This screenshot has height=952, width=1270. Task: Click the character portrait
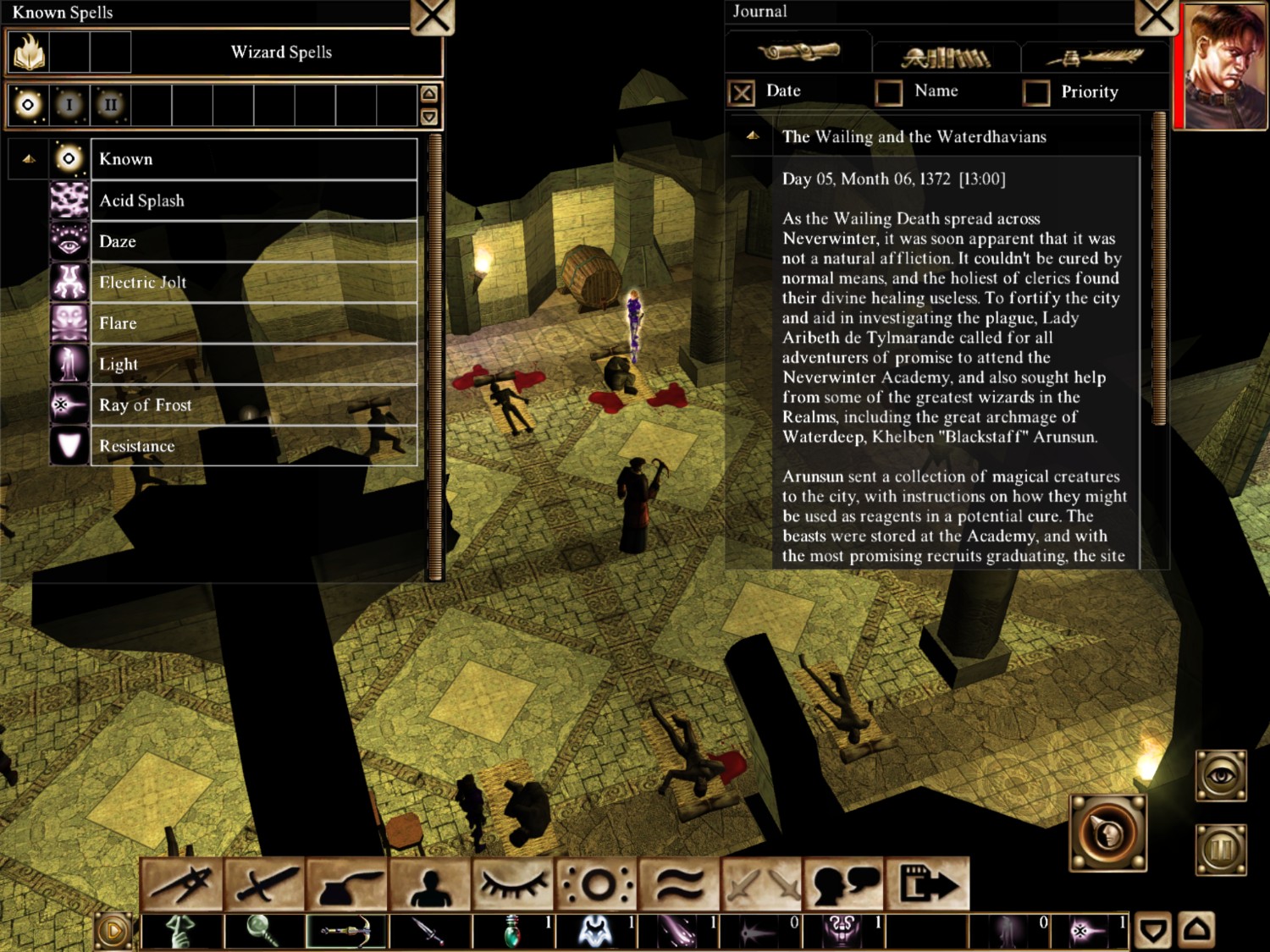(x=1224, y=66)
